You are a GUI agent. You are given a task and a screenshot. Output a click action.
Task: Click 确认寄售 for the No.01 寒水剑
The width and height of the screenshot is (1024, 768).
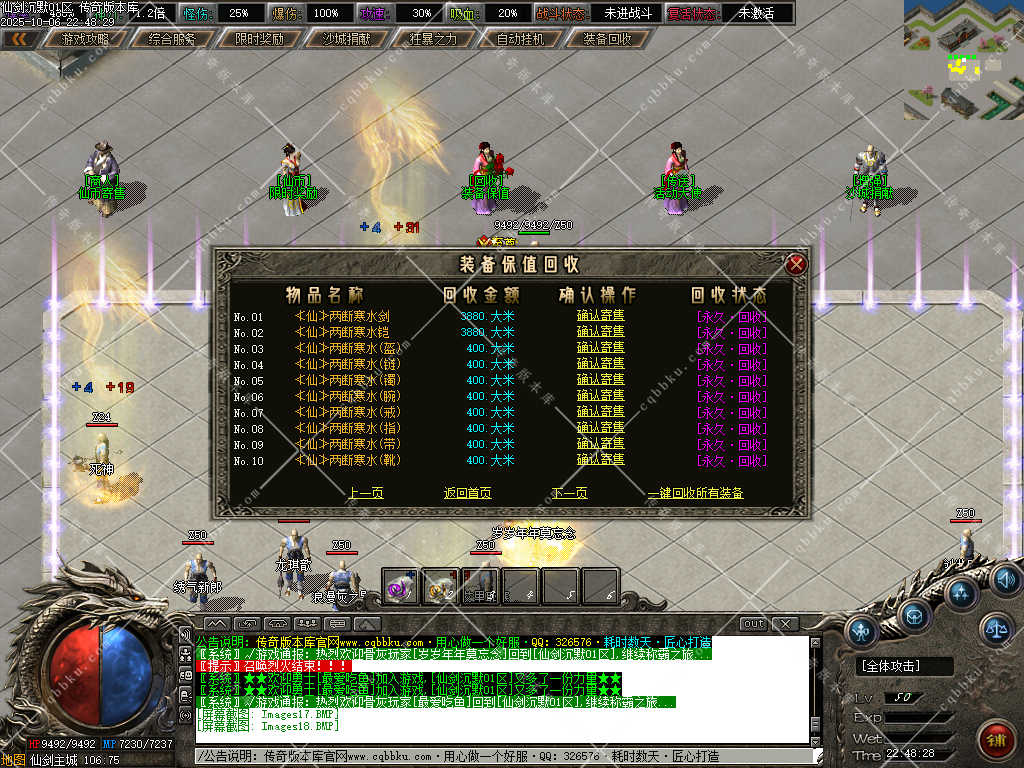600,316
